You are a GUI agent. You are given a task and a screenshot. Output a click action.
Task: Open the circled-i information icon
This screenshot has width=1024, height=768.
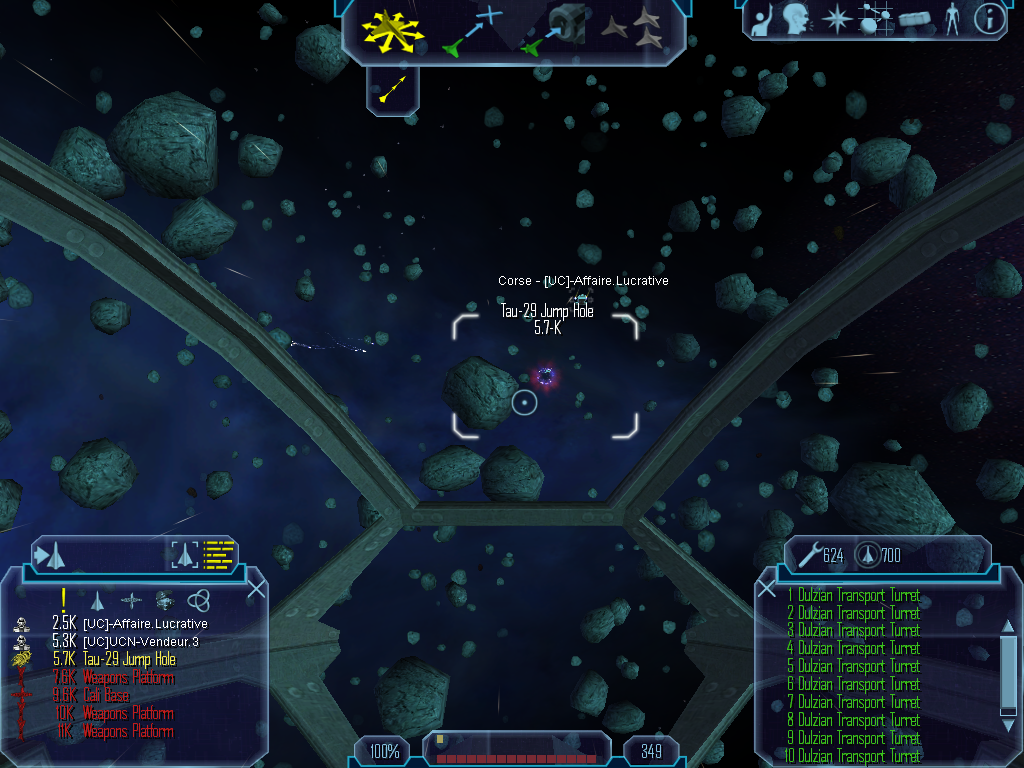[x=989, y=19]
